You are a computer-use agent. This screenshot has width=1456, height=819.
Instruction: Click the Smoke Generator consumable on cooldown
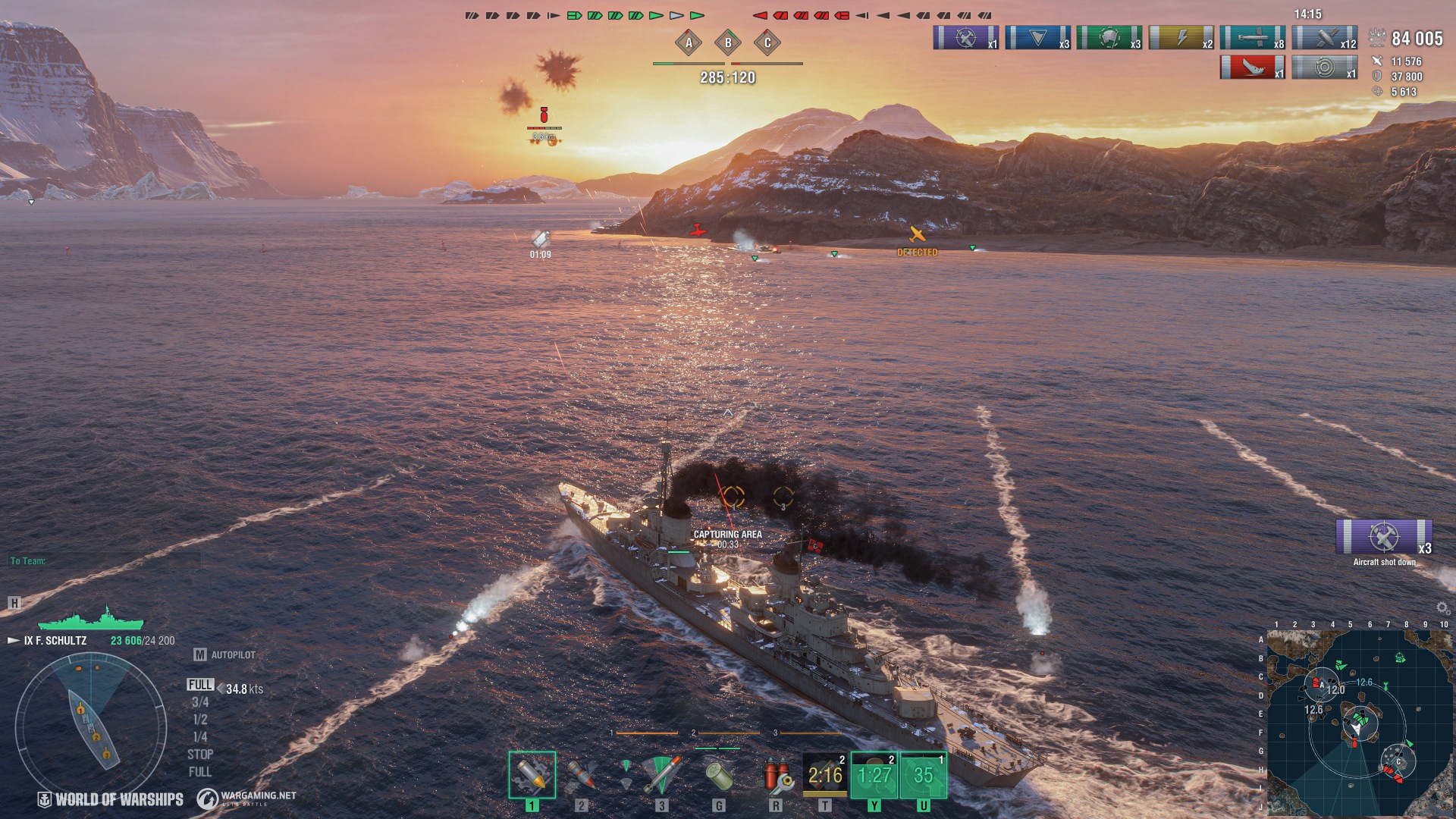coord(825,774)
